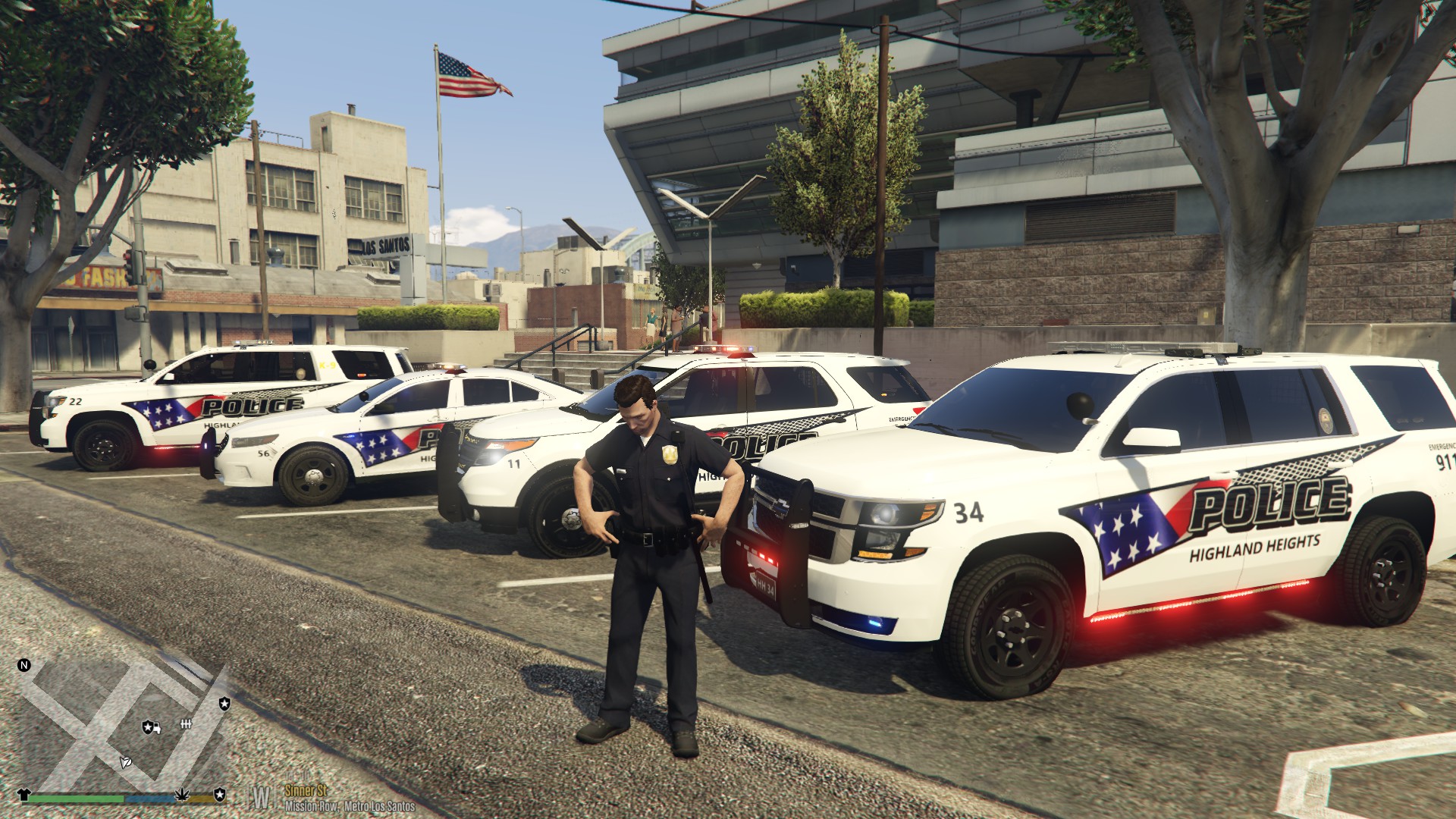Click the minimap in the corner
Viewport: 1456px width, 819px height.
[121, 720]
